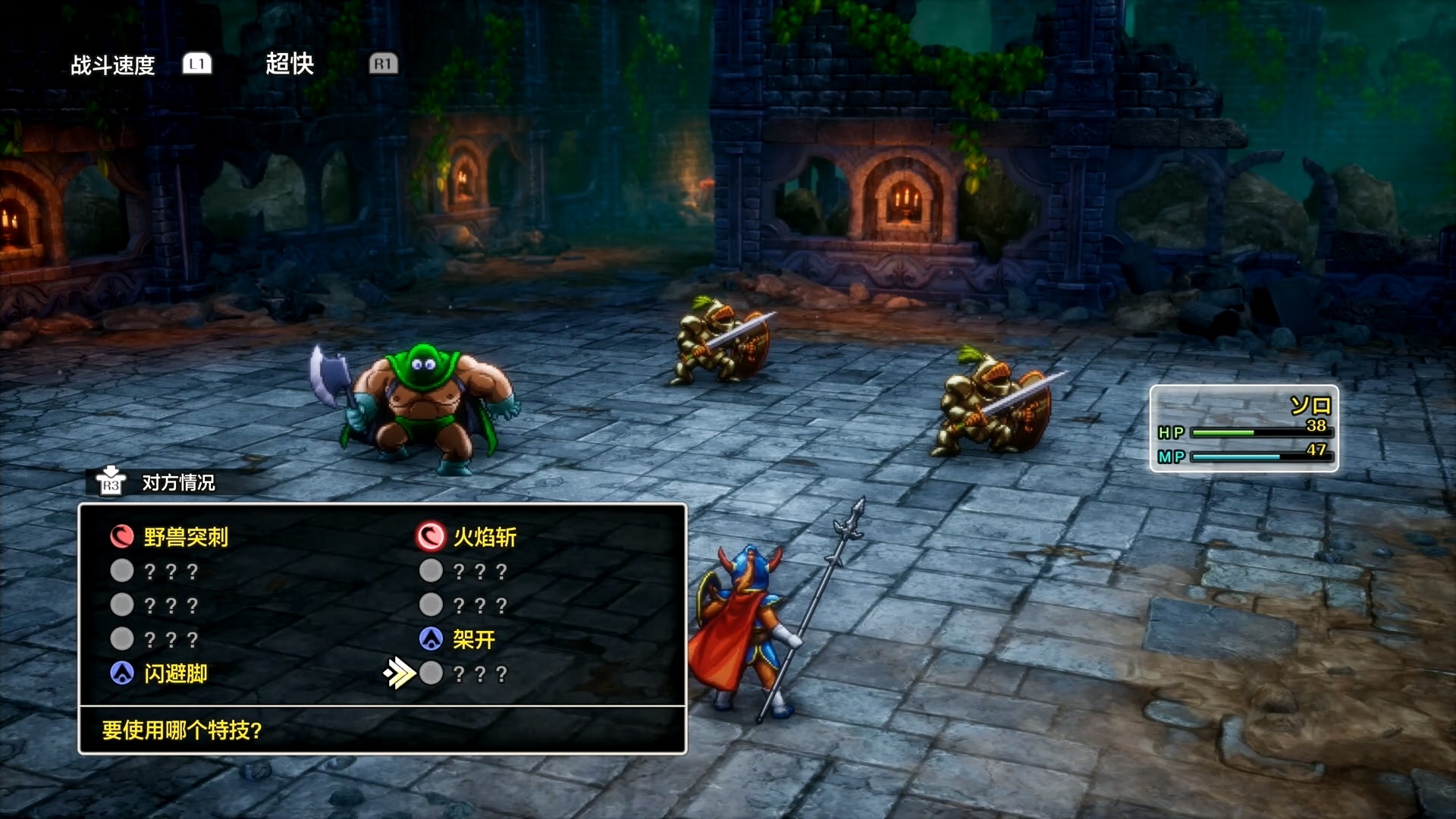Open 对方情况 enemy info

177,482
